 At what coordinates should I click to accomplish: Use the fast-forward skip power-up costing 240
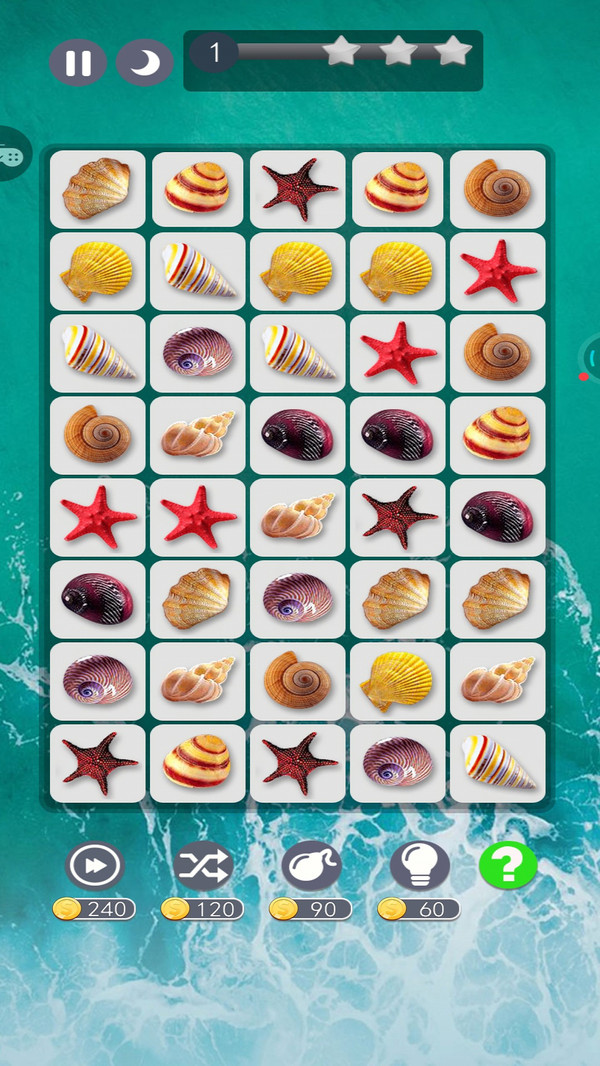94,865
